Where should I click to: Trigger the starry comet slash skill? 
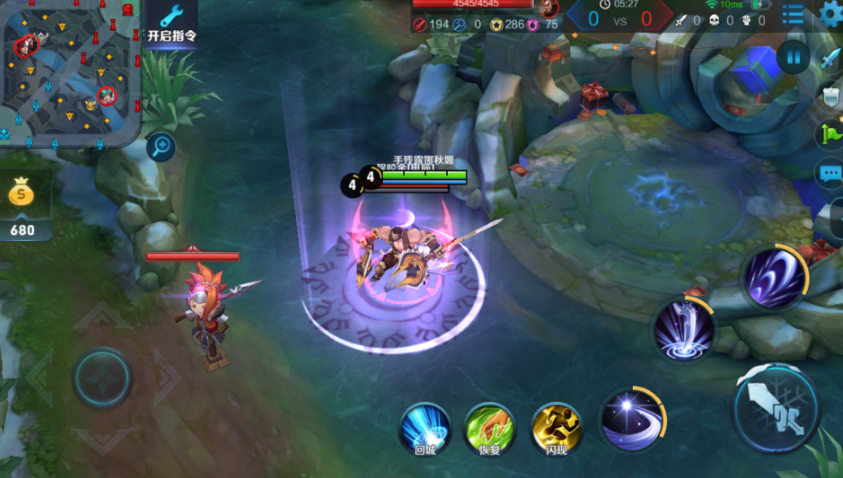631,419
